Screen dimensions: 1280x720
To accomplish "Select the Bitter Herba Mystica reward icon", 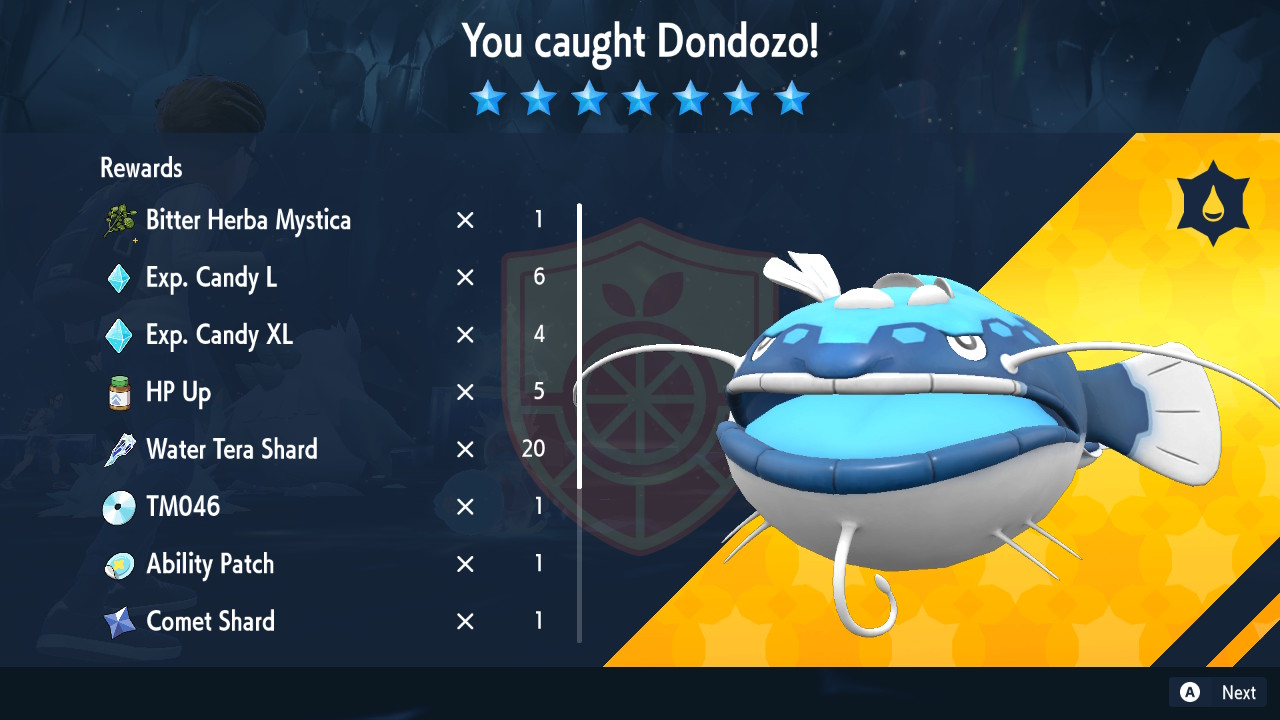I will (x=119, y=220).
